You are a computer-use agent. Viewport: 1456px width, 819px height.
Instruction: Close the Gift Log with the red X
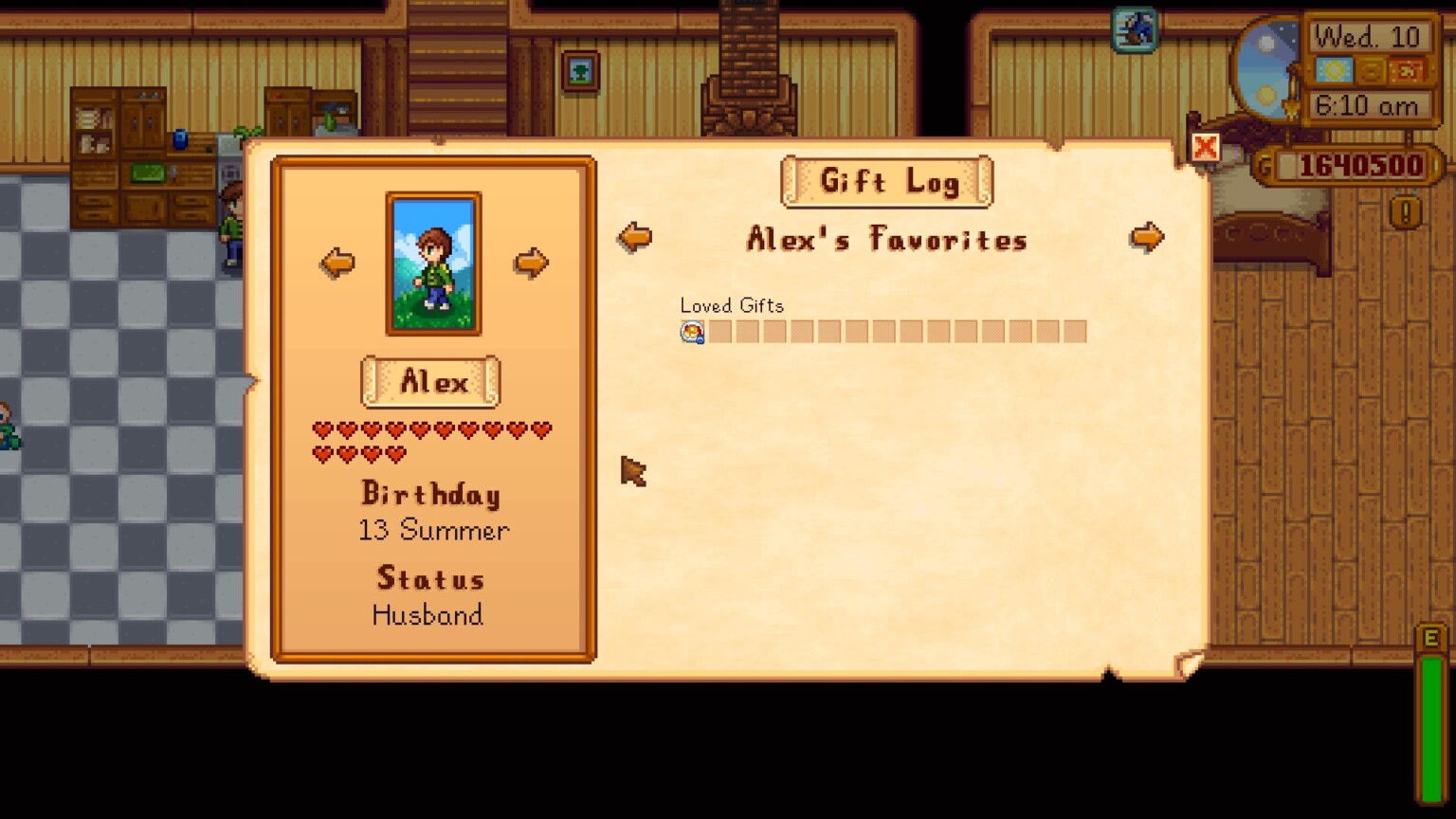1205,147
